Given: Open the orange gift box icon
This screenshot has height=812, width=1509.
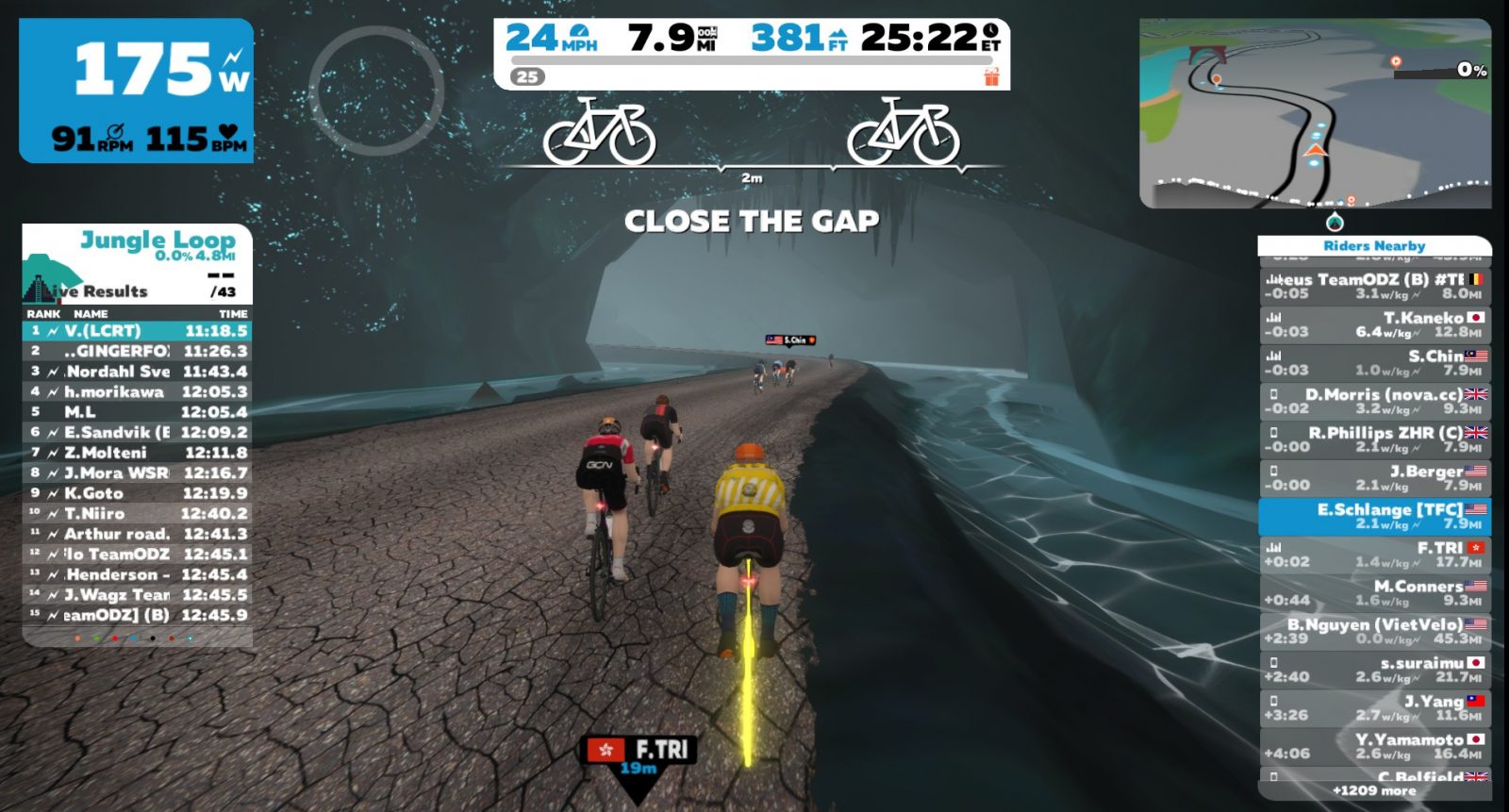Looking at the screenshot, I should click(x=991, y=76).
